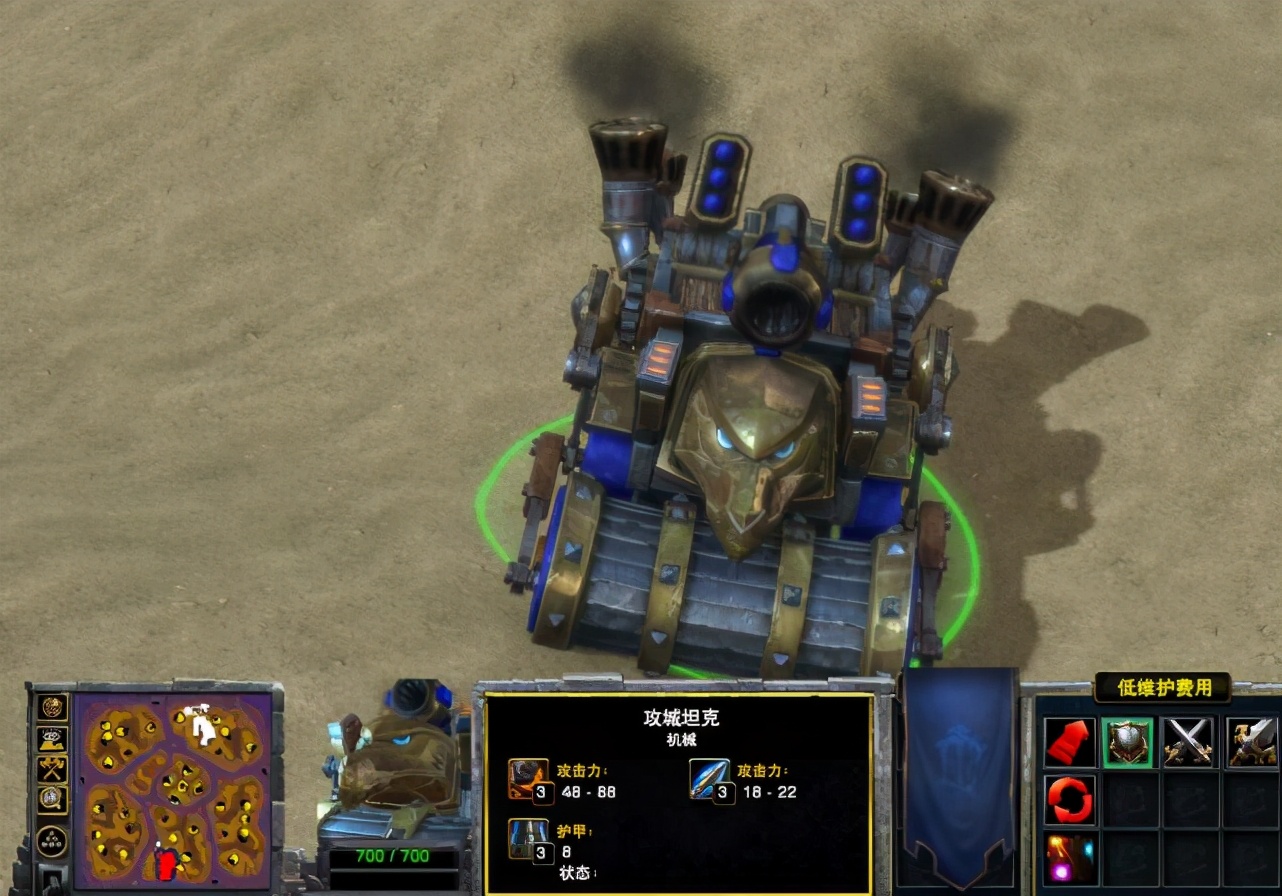Toggle the minimap terrain display button

tap(52, 739)
